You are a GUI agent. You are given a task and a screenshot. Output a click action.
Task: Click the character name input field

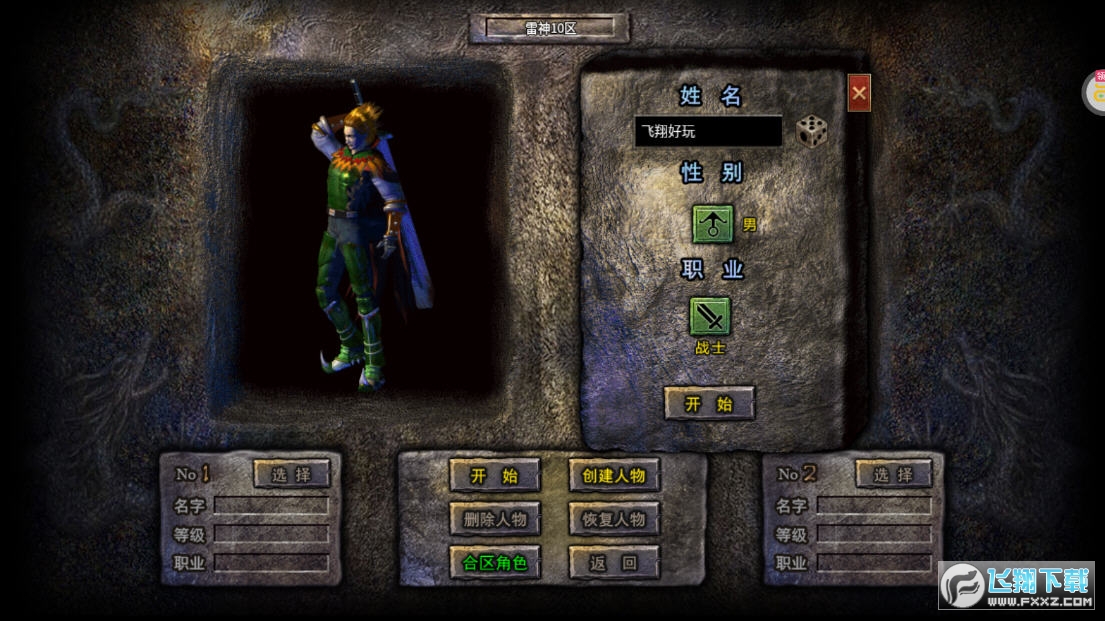tap(708, 132)
